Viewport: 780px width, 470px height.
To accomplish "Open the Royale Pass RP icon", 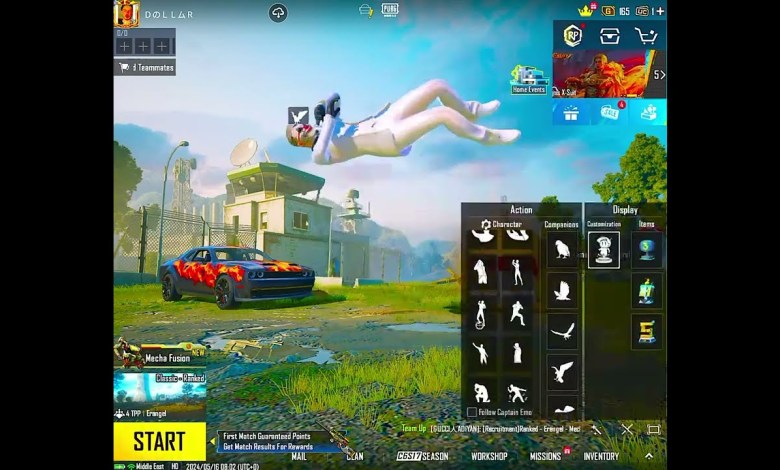I will pyautogui.click(x=572, y=35).
